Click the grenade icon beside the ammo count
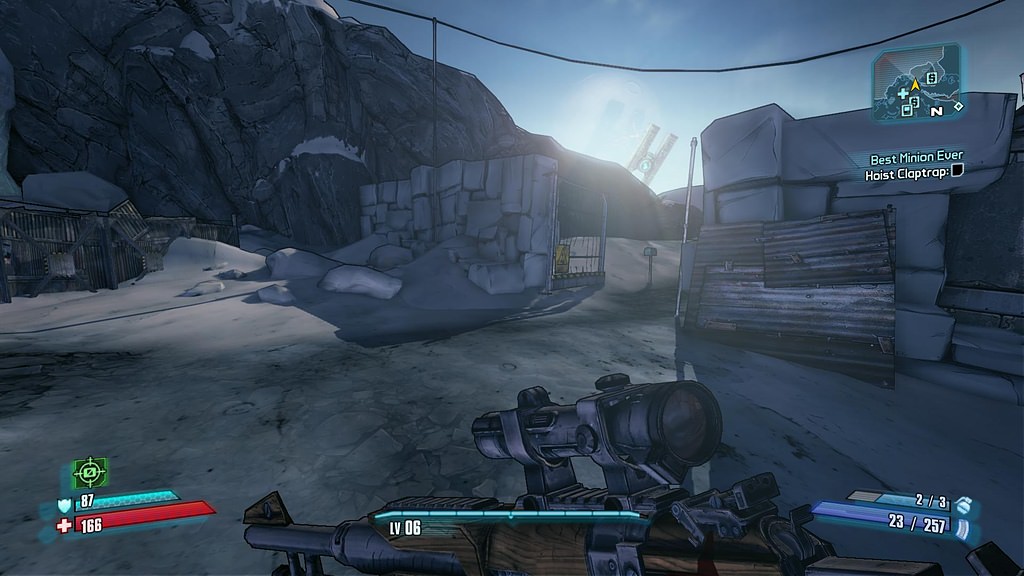Viewport: 1024px width, 576px height. (x=962, y=503)
